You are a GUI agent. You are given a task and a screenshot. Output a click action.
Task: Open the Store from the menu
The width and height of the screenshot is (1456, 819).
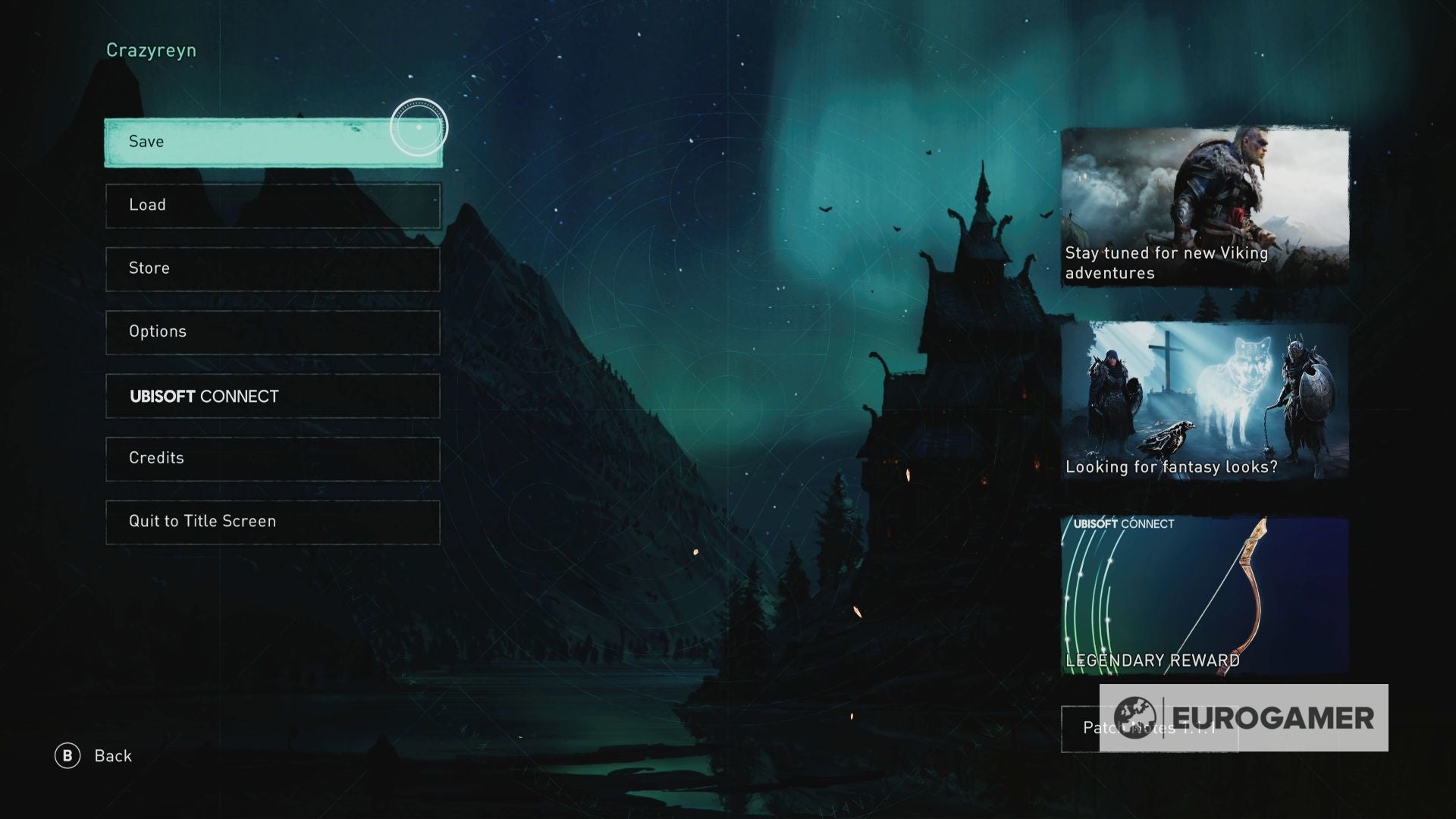[273, 268]
